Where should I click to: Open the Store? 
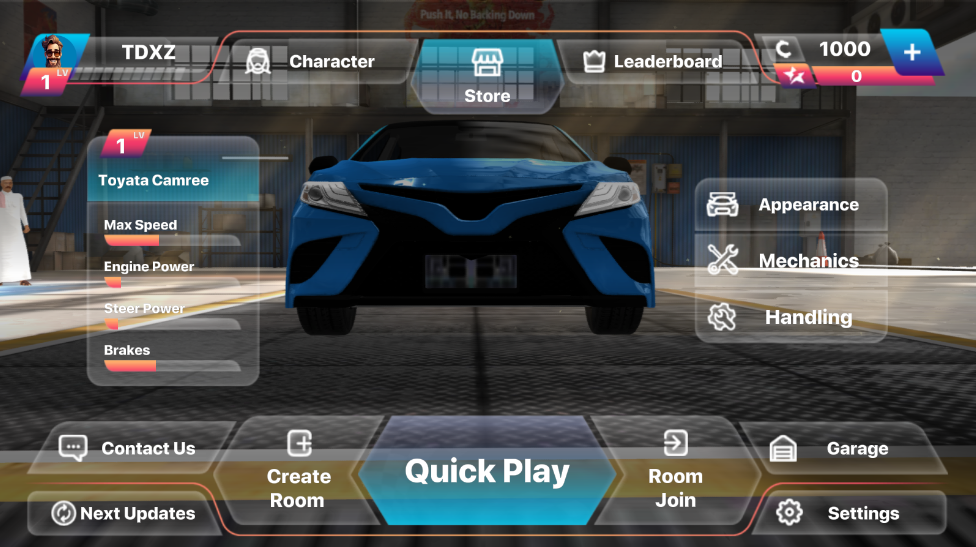[x=487, y=75]
